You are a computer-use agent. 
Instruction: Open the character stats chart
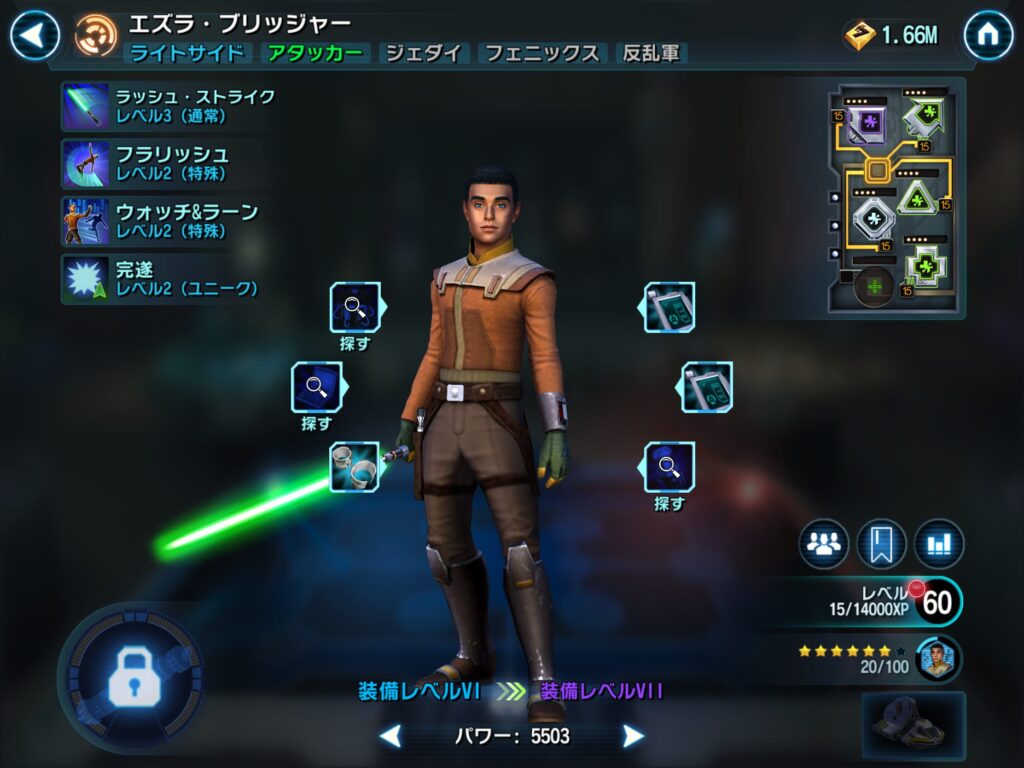tap(939, 544)
